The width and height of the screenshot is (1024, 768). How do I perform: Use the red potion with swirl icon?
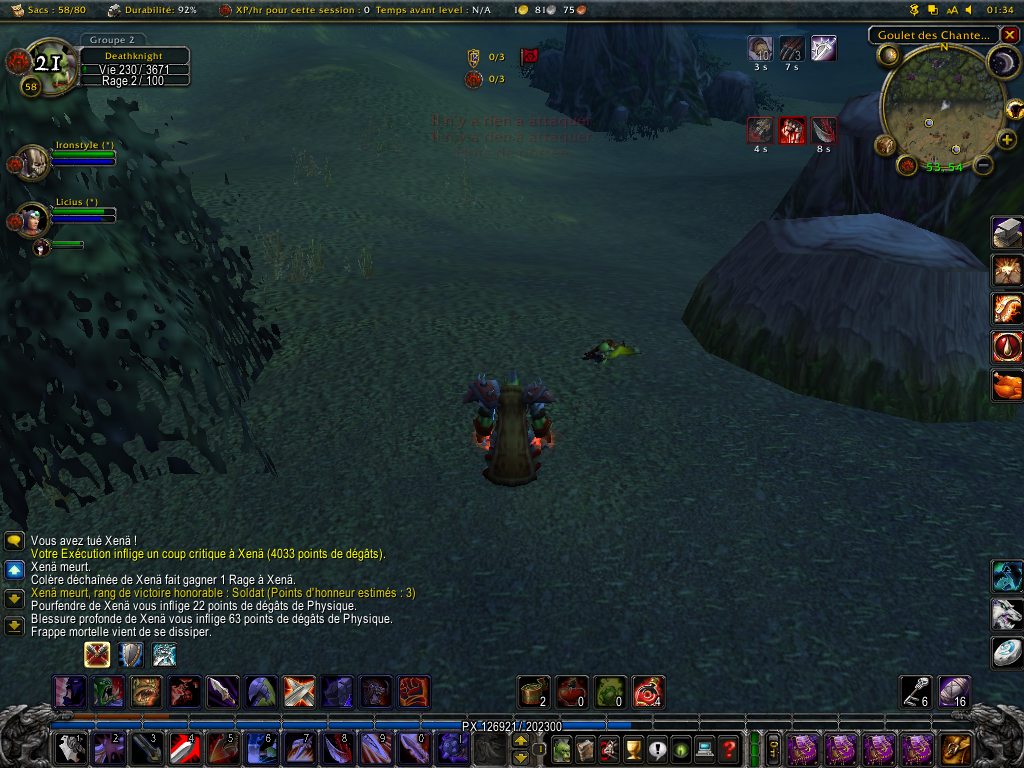click(x=648, y=692)
